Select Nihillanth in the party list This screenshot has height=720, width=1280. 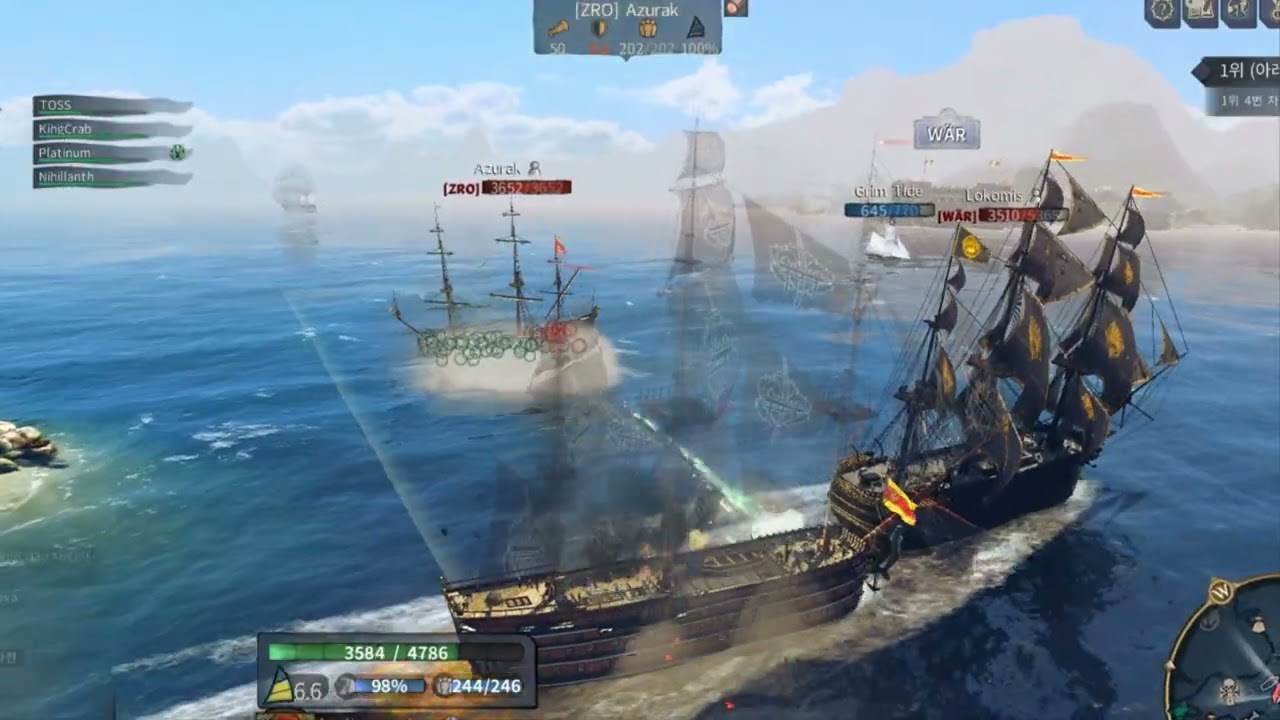point(110,177)
